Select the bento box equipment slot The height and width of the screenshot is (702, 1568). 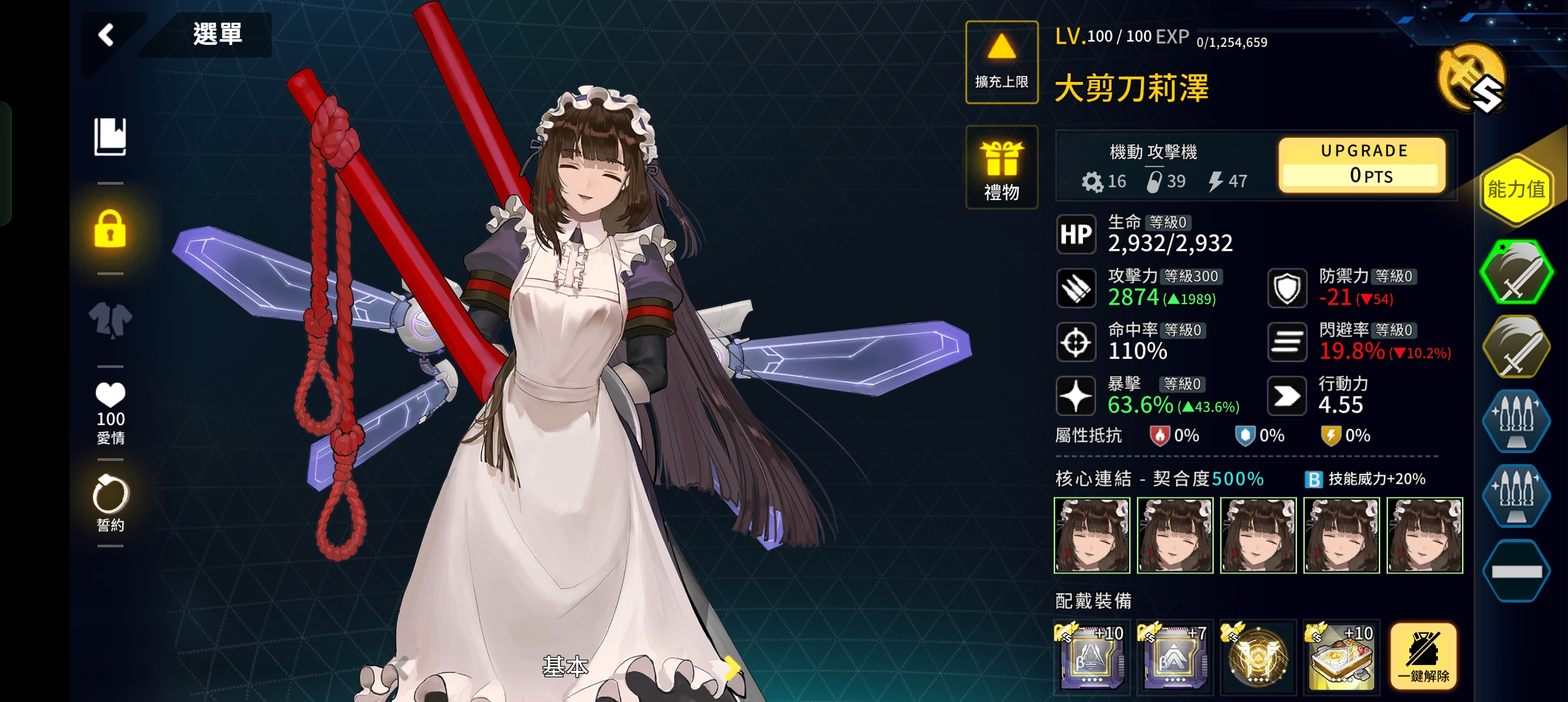point(1342,656)
